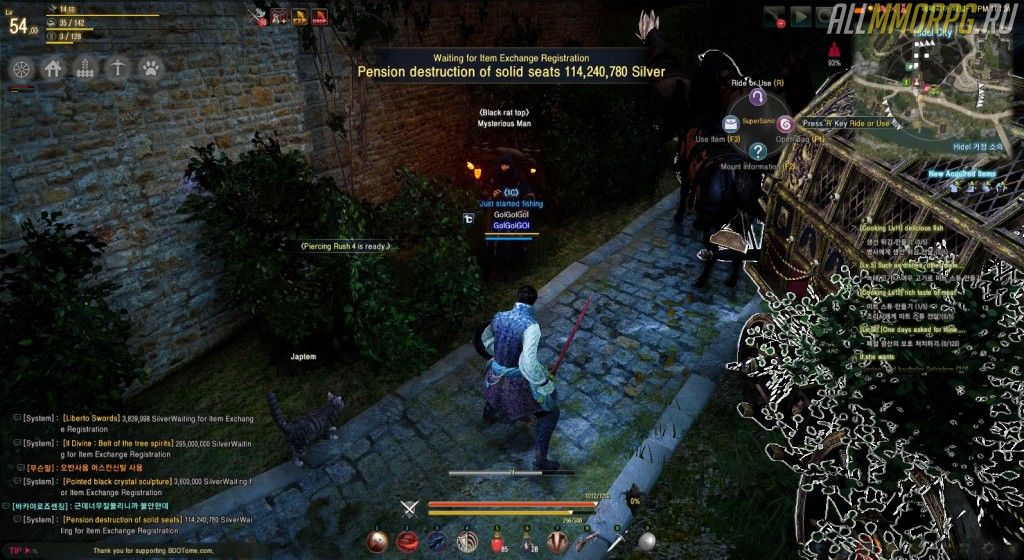This screenshot has width=1024, height=560.
Task: Show Mount Information from the wheel
Action: [x=758, y=151]
